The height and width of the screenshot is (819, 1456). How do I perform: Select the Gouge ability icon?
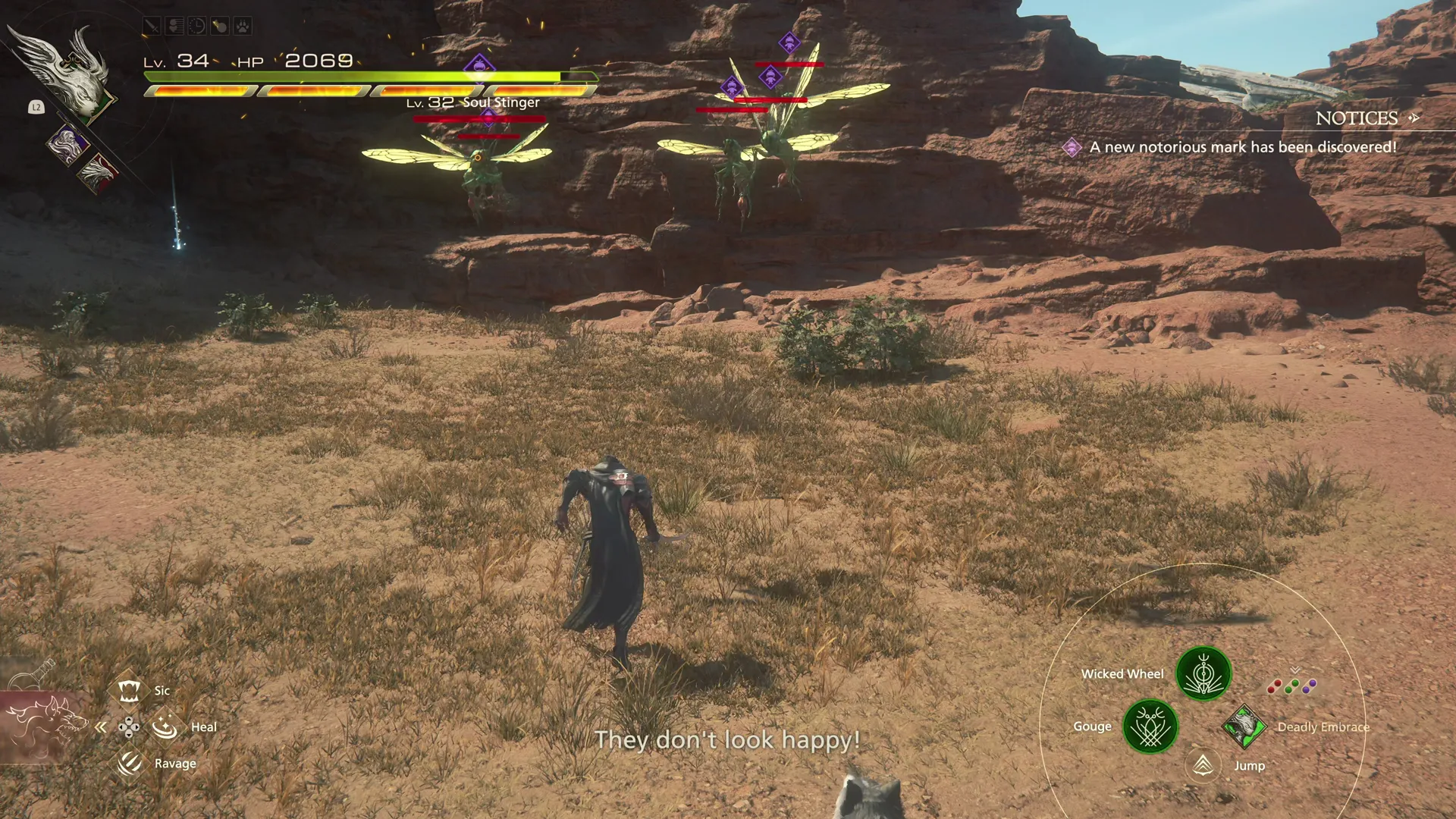1151,726
